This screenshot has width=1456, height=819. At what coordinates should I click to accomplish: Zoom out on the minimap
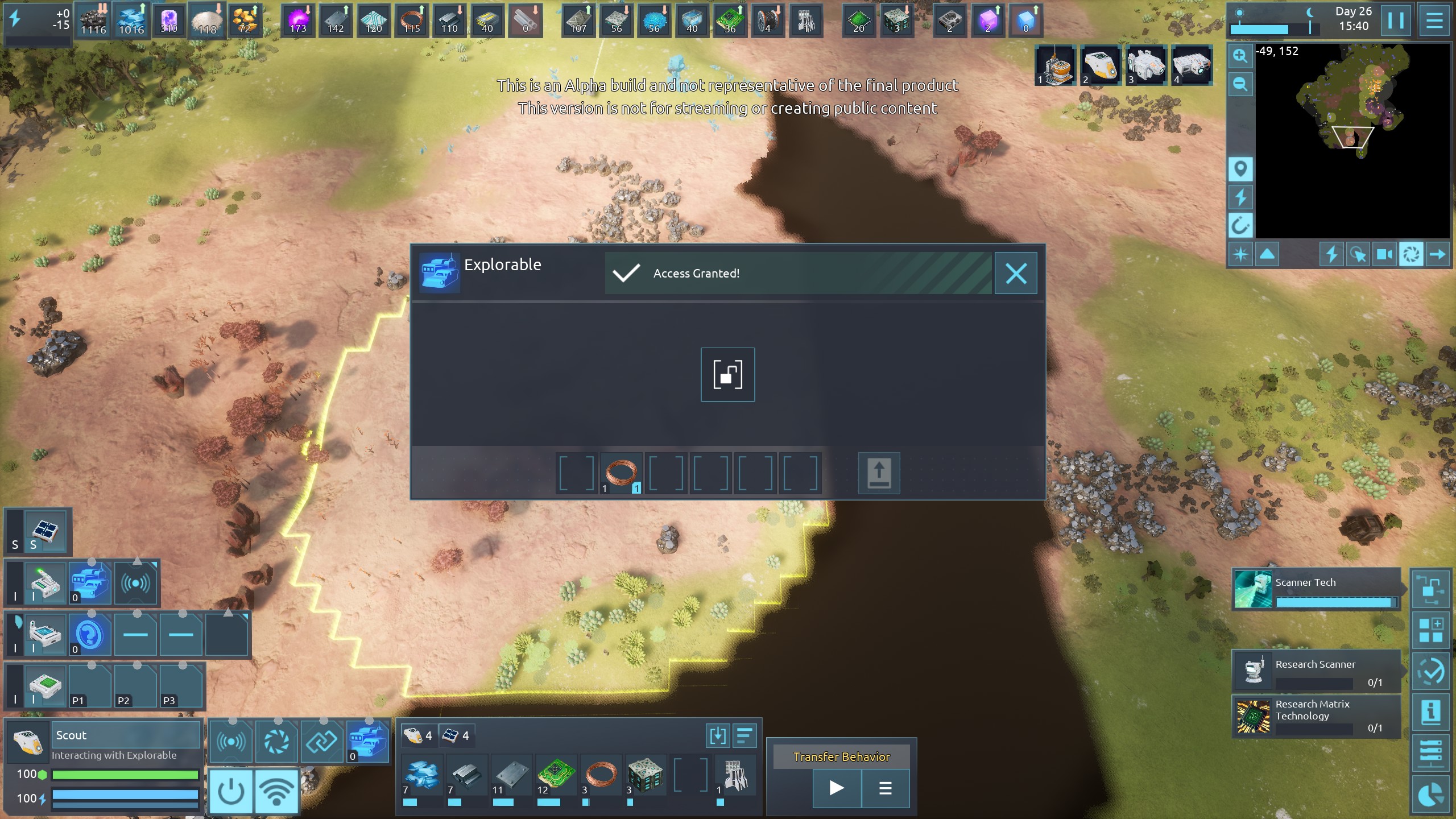pyautogui.click(x=1240, y=85)
